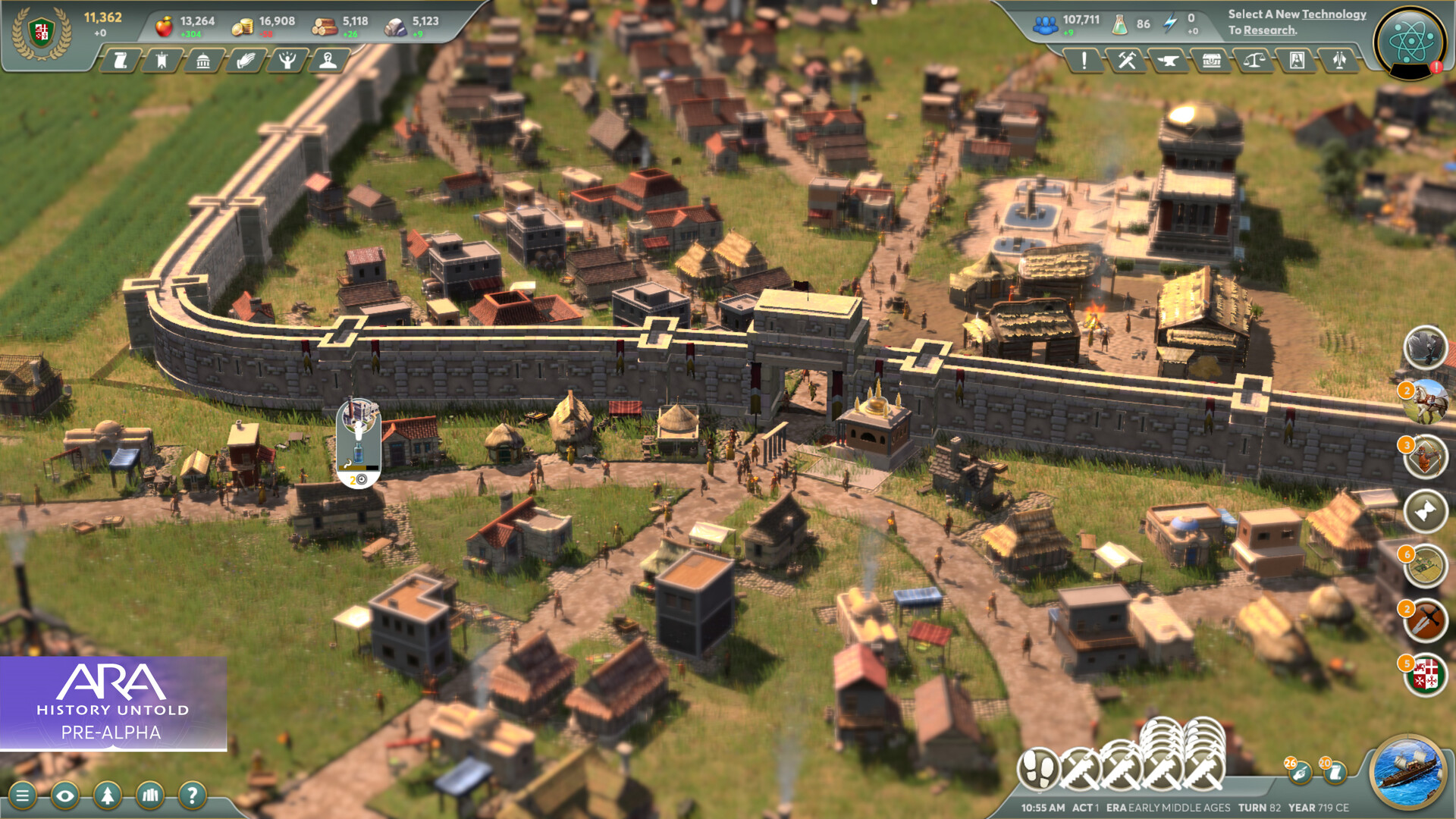Open the portrait culture panel

pyautogui.click(x=1298, y=60)
